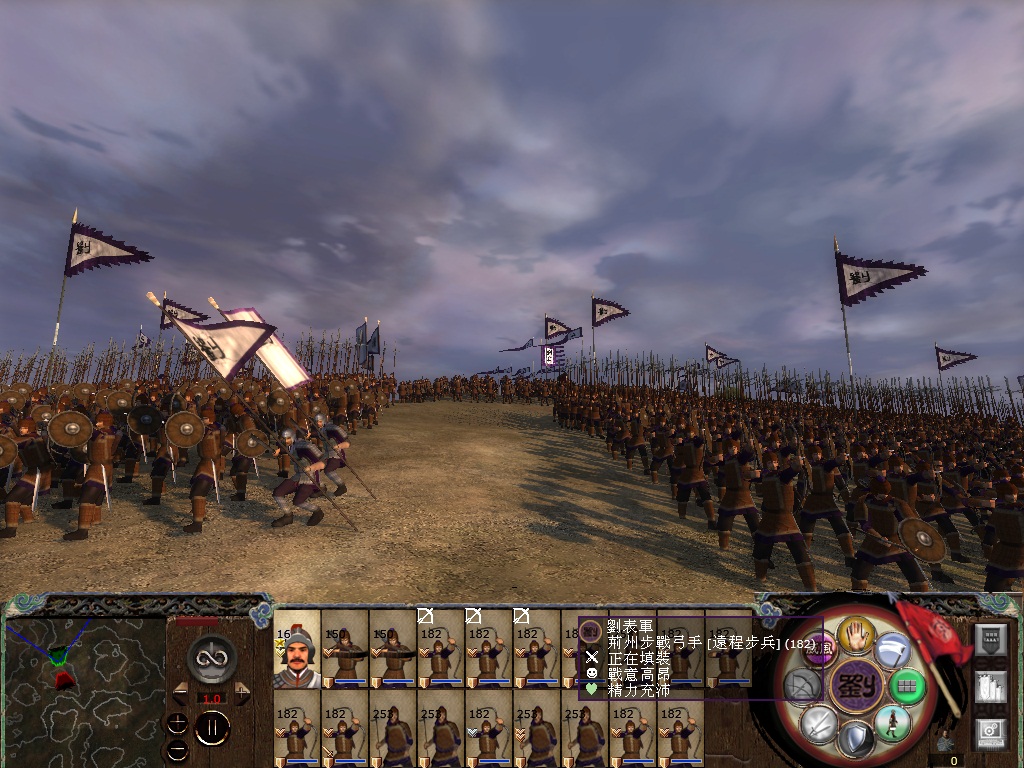Click the white horn ability button
1024x768 pixels.
pos(891,649)
